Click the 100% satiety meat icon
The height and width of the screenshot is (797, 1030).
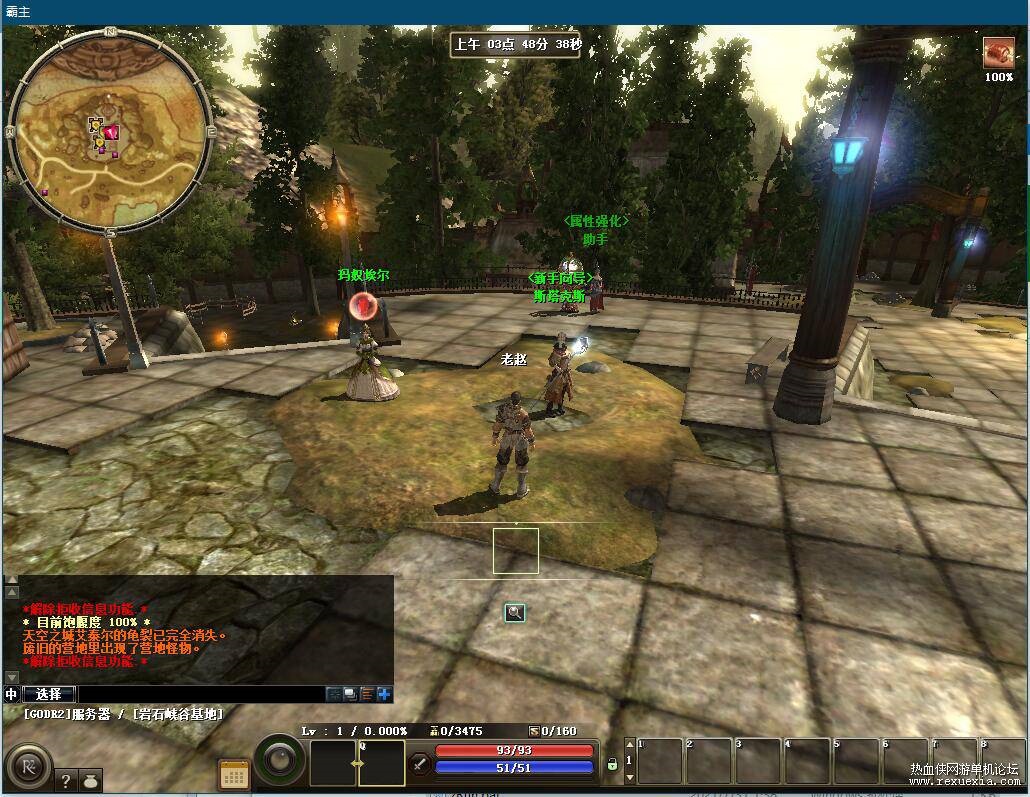point(997,53)
